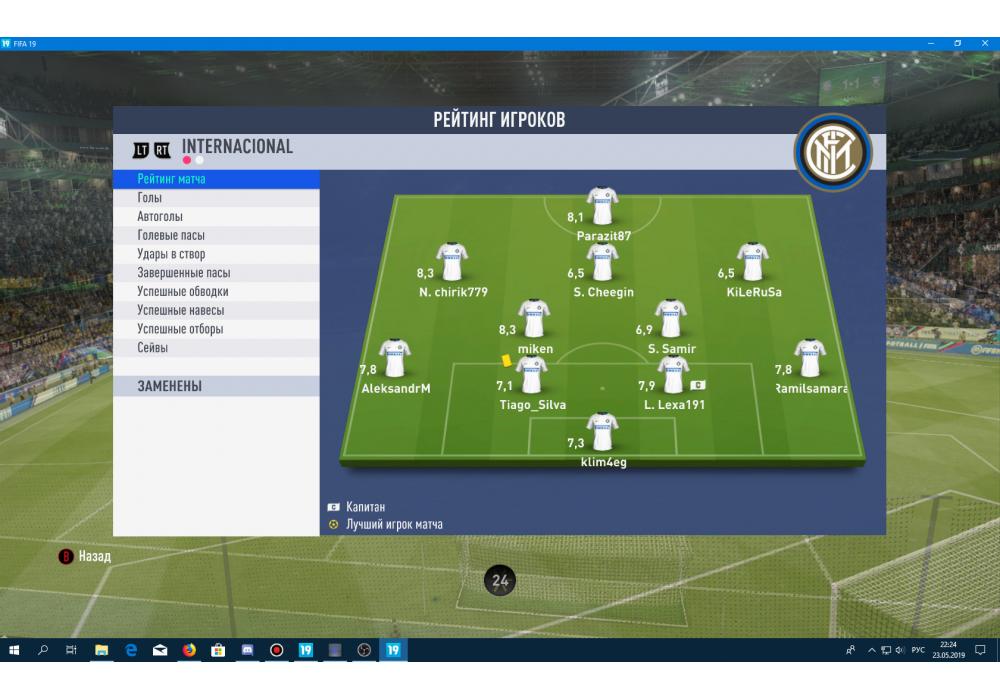The height and width of the screenshot is (700, 1000).
Task: Choose the Голы stat entry
Action: coord(216,198)
